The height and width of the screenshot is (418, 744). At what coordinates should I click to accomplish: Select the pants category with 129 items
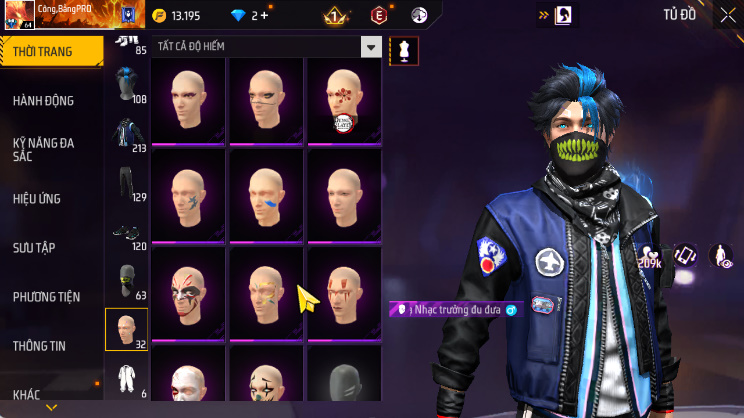(x=126, y=182)
